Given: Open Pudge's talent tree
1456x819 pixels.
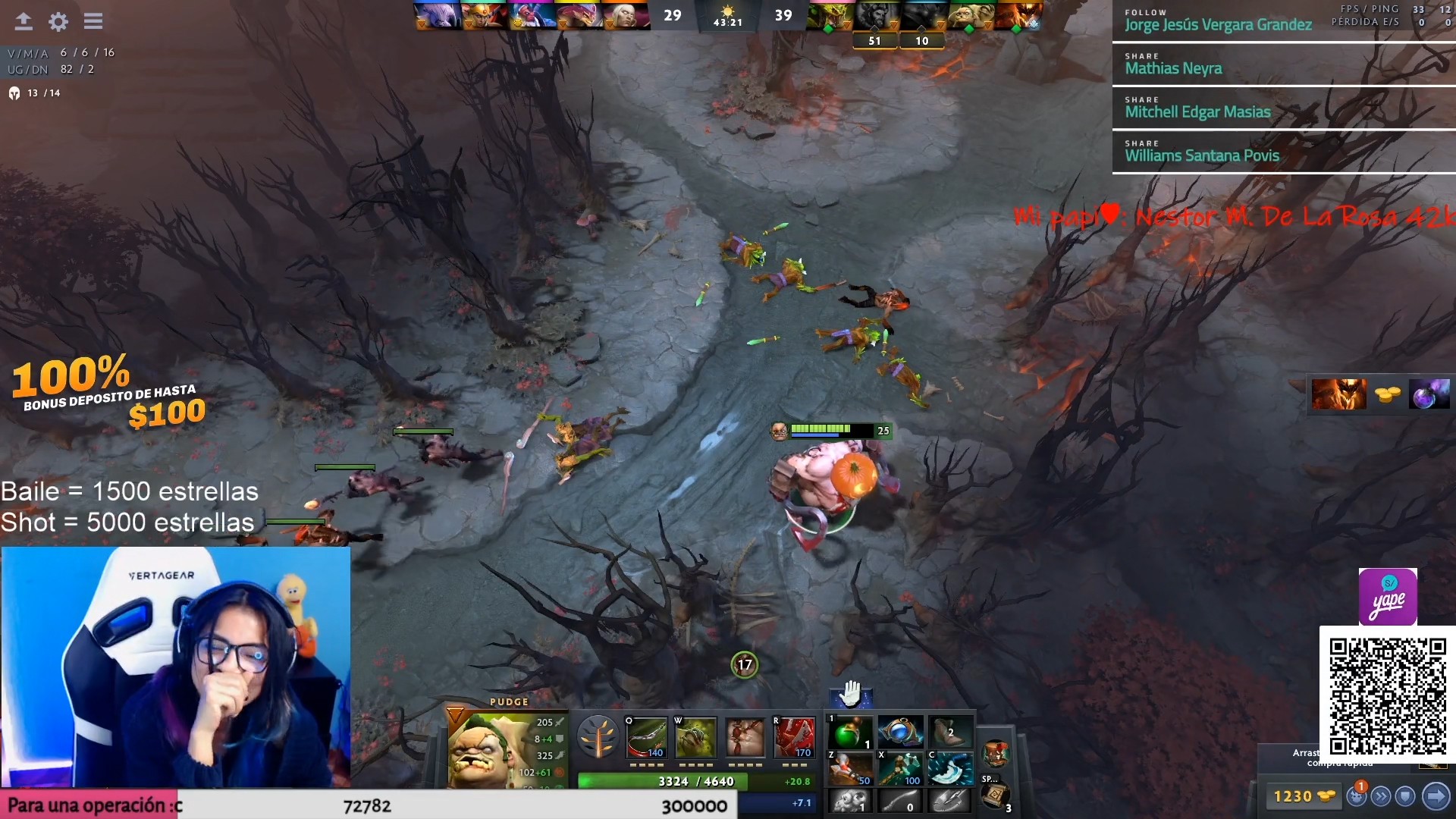Looking at the screenshot, I should 598,737.
